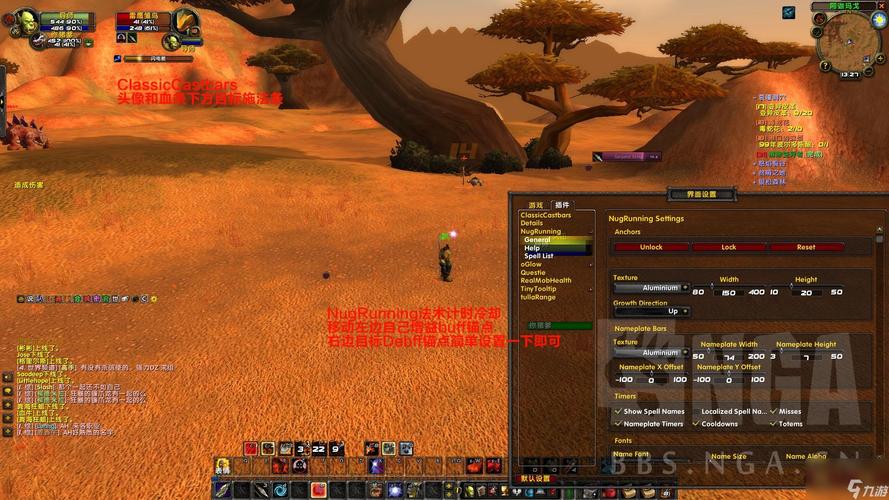Image resolution: width=889 pixels, height=500 pixels.
Task: Switch to the 游戏 tab
Action: pyautogui.click(x=536, y=205)
